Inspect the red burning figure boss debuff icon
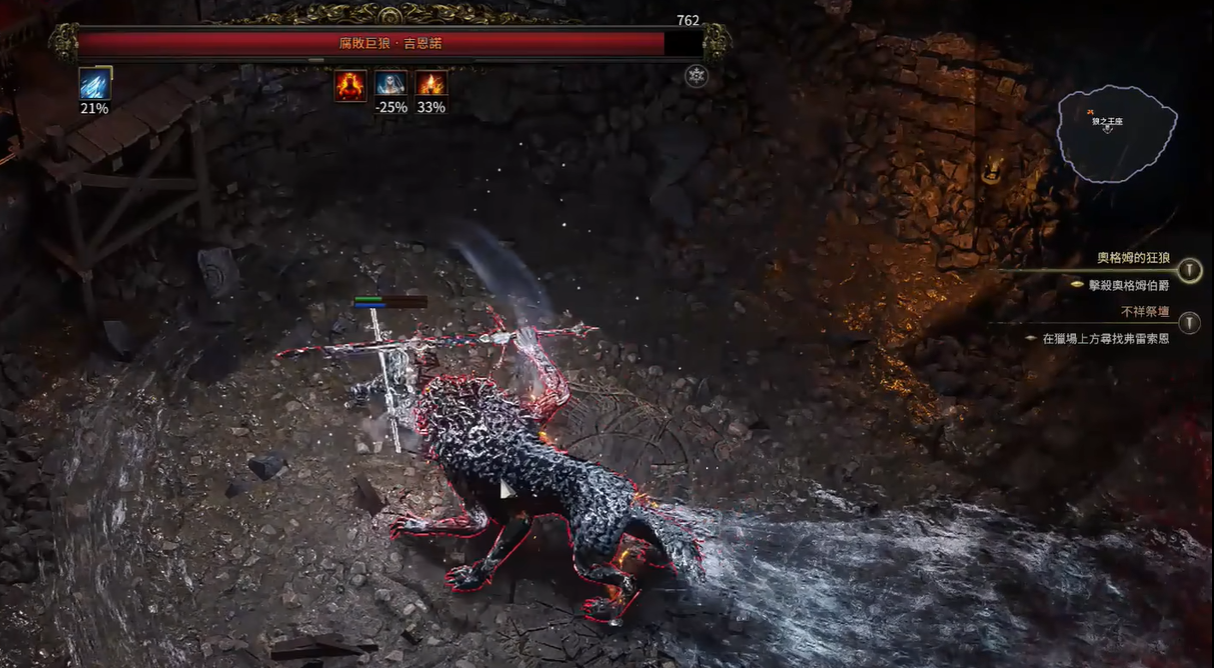Image resolution: width=1214 pixels, height=668 pixels. click(x=350, y=85)
